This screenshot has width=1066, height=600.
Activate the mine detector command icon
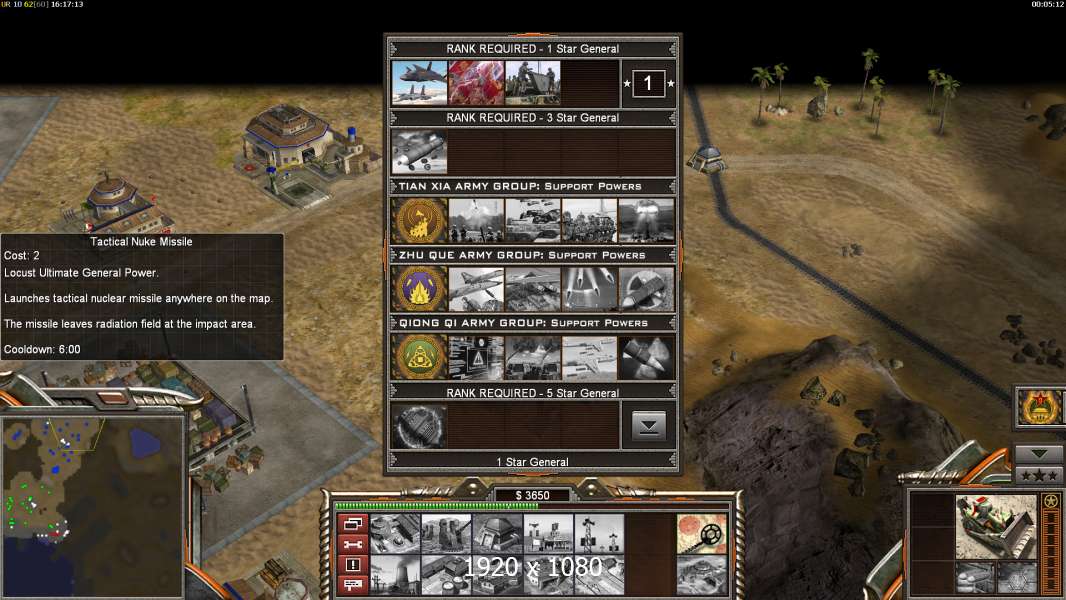click(x=701, y=533)
